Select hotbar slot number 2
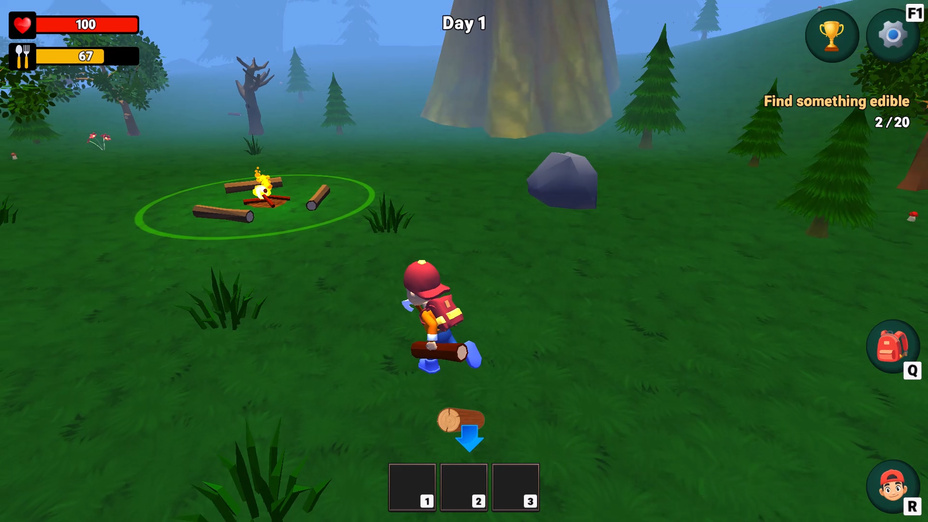 (464, 487)
